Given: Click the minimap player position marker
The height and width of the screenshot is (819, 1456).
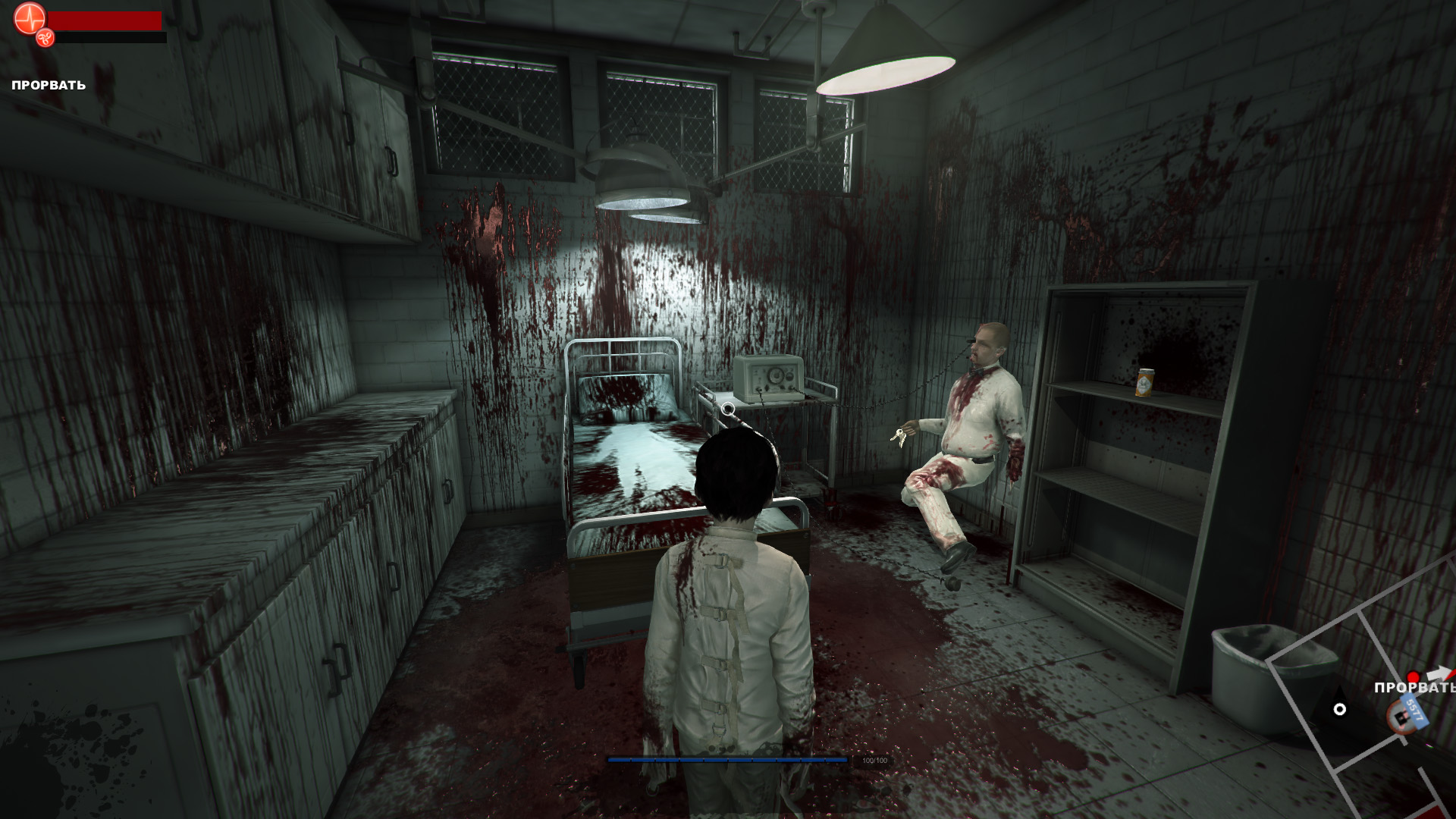Looking at the screenshot, I should [1340, 709].
